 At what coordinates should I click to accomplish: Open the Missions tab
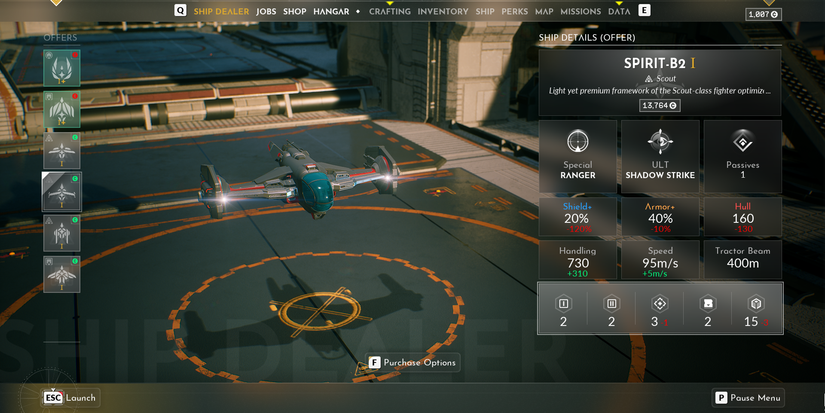[x=581, y=11]
